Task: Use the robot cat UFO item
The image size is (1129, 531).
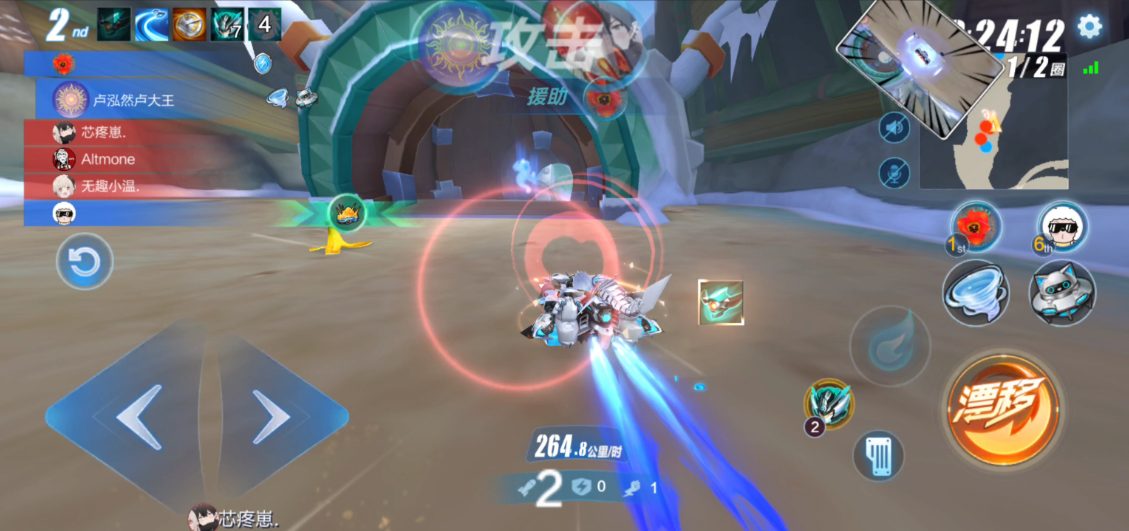Action: (x=1062, y=294)
